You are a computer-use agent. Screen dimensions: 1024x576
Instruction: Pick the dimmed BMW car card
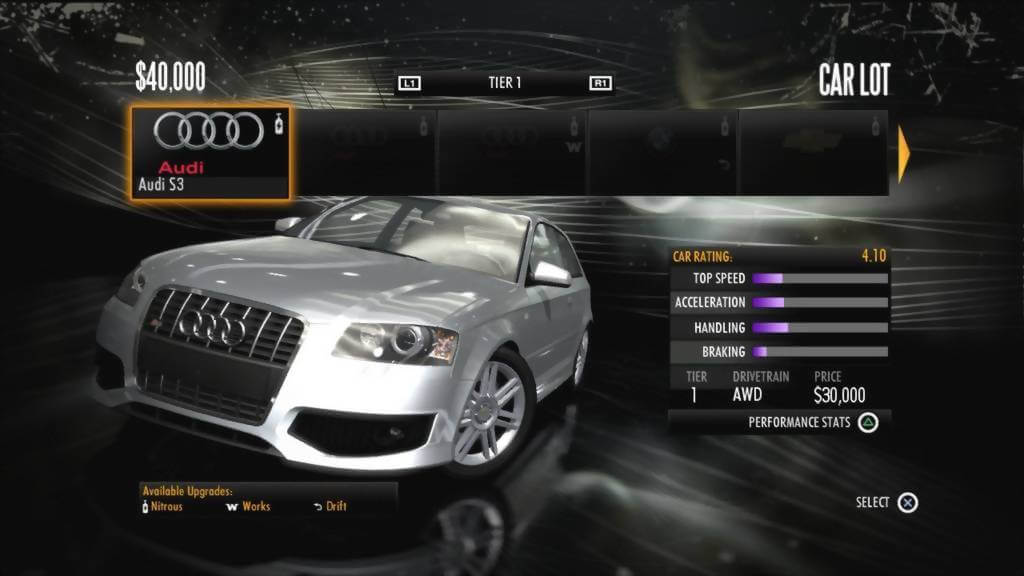click(662, 153)
